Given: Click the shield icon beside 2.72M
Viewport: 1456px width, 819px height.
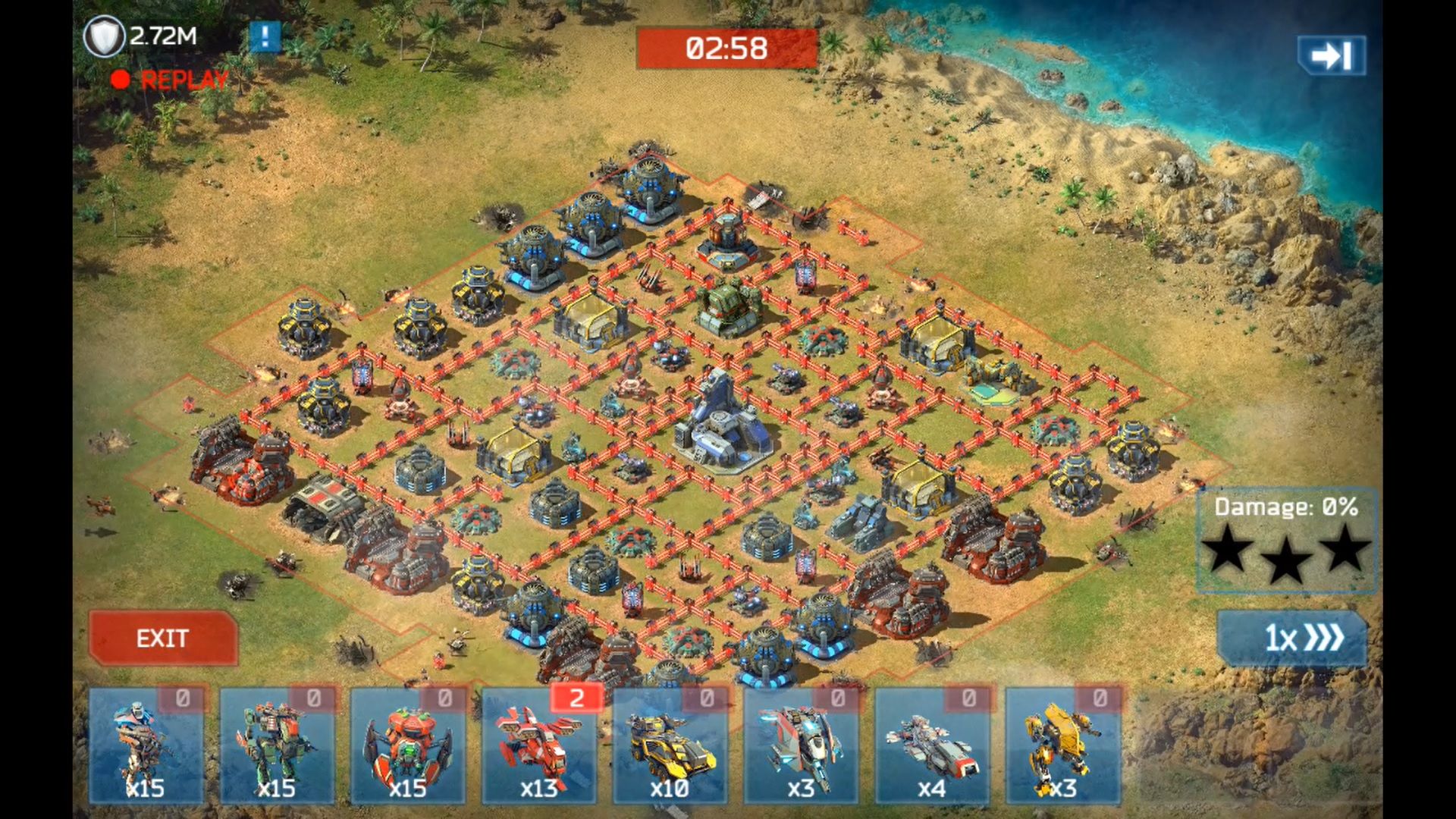Looking at the screenshot, I should (104, 36).
